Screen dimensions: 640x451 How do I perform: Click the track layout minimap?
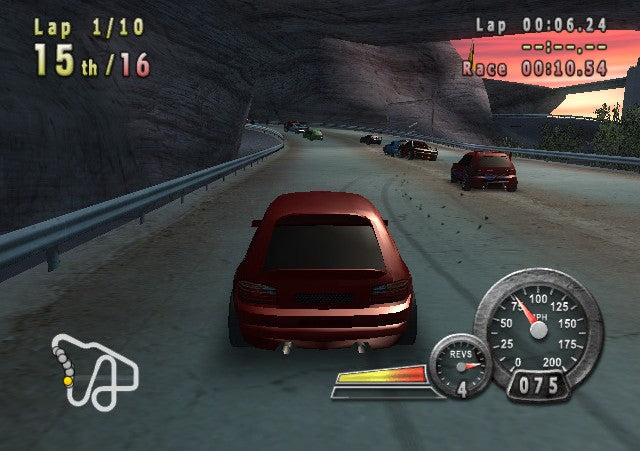(x=95, y=371)
